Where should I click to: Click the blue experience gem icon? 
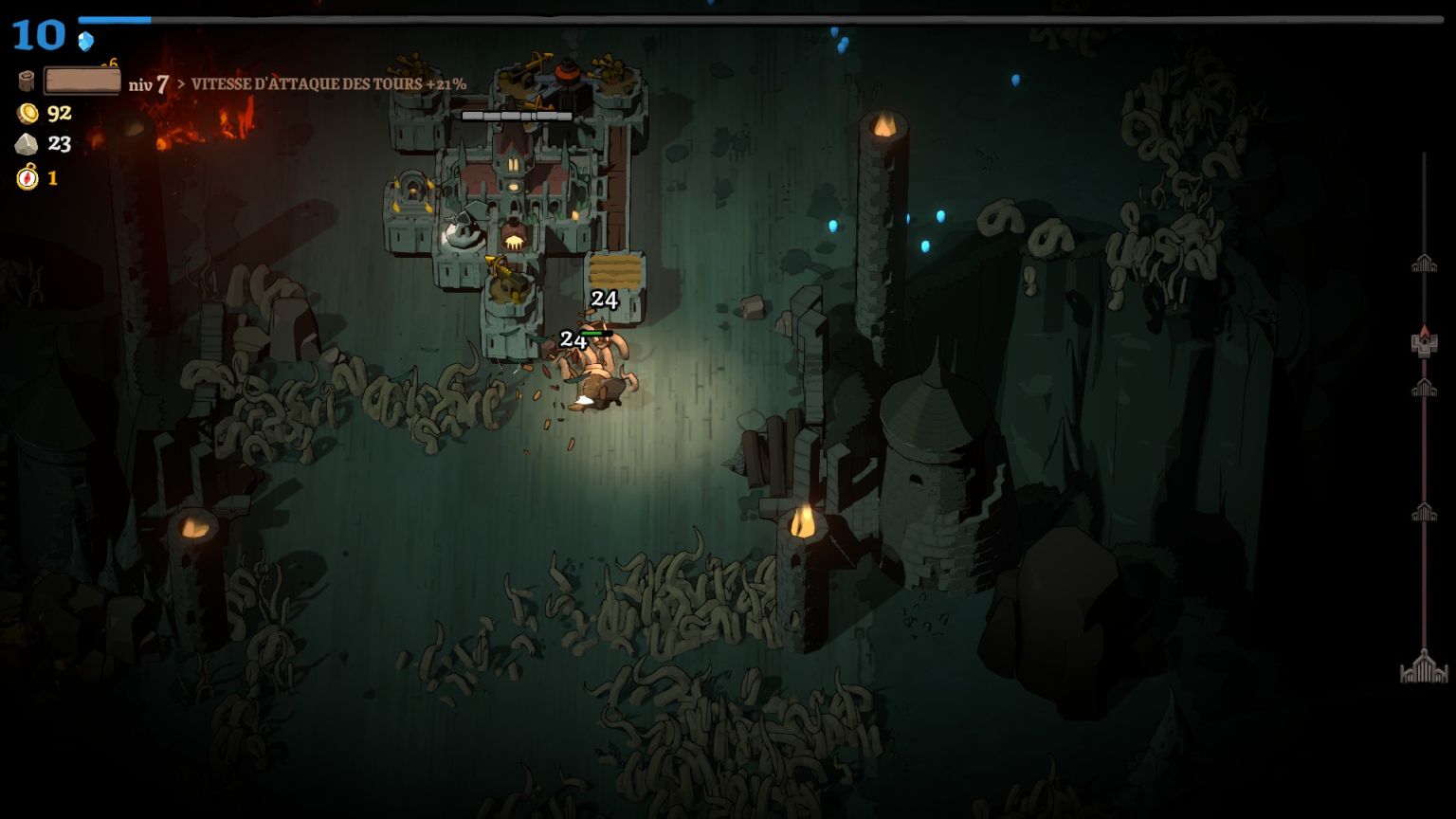click(86, 42)
